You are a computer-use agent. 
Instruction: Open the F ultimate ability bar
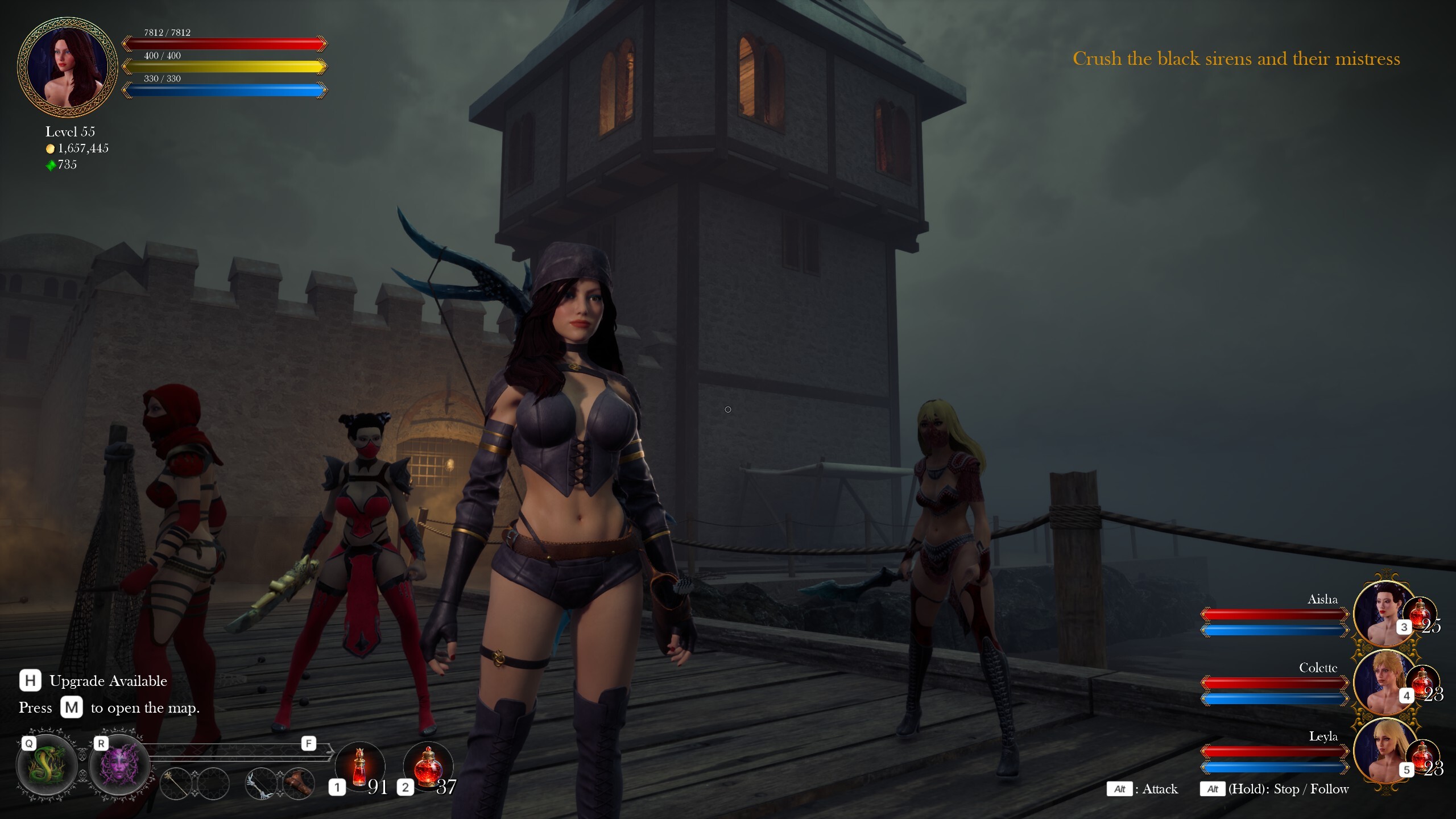[309, 743]
